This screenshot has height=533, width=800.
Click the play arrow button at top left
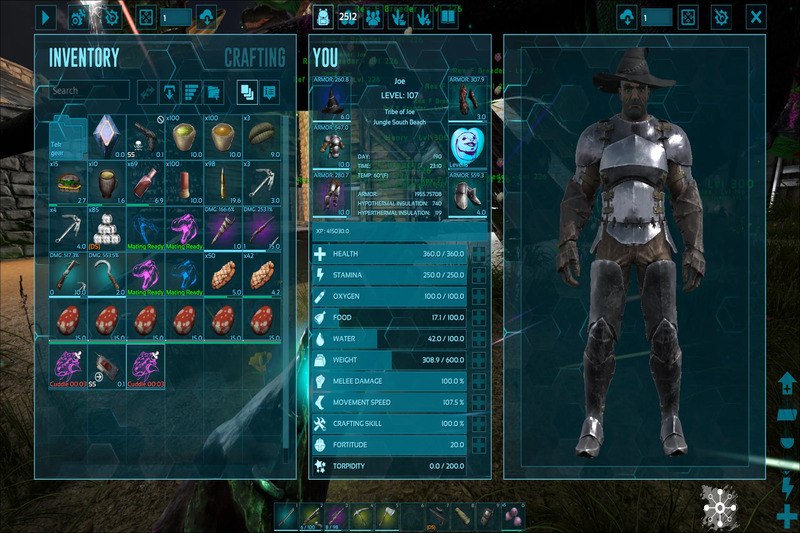pyautogui.click(x=45, y=17)
